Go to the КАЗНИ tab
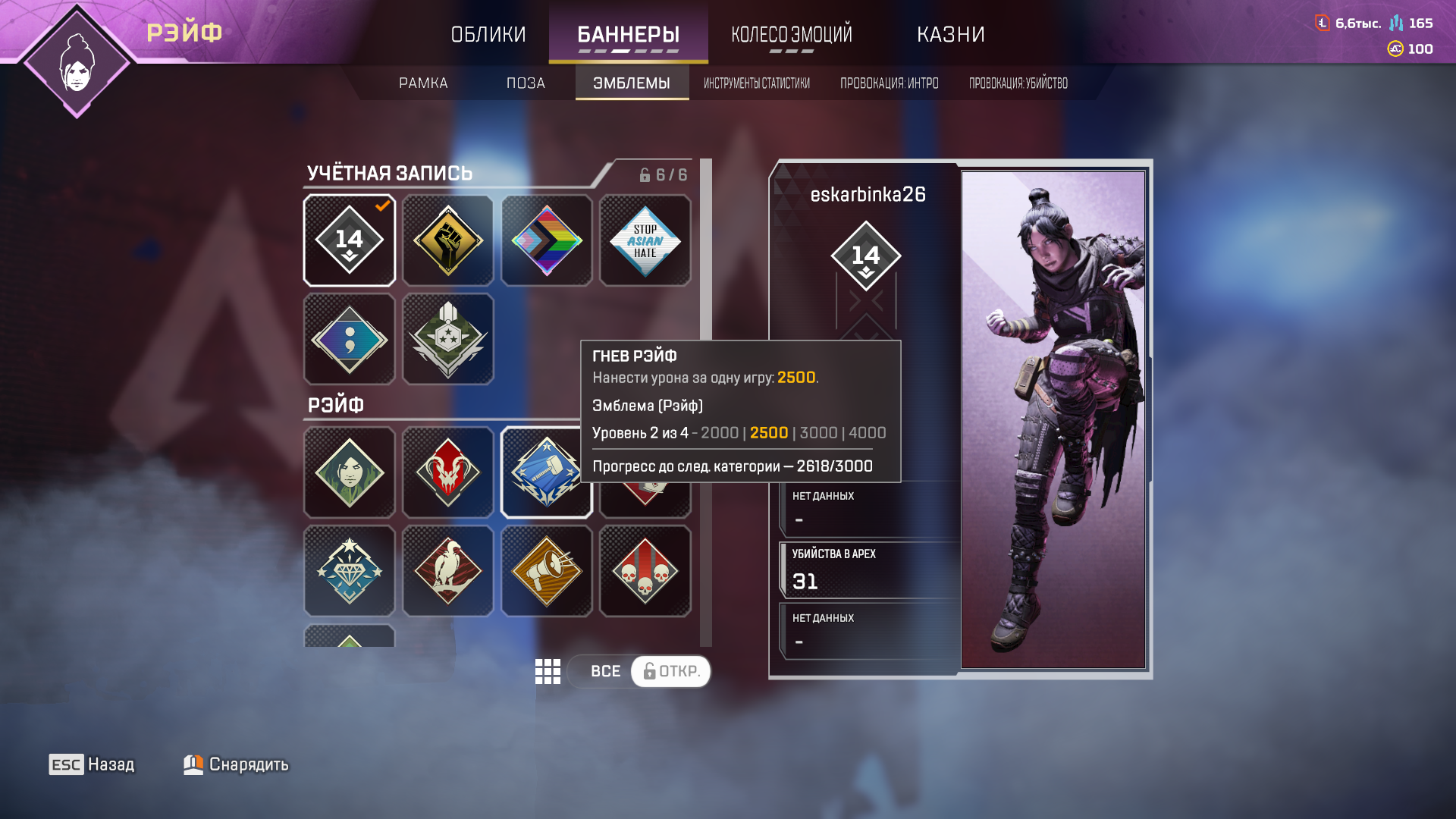Image resolution: width=1456 pixels, height=819 pixels. click(x=950, y=34)
